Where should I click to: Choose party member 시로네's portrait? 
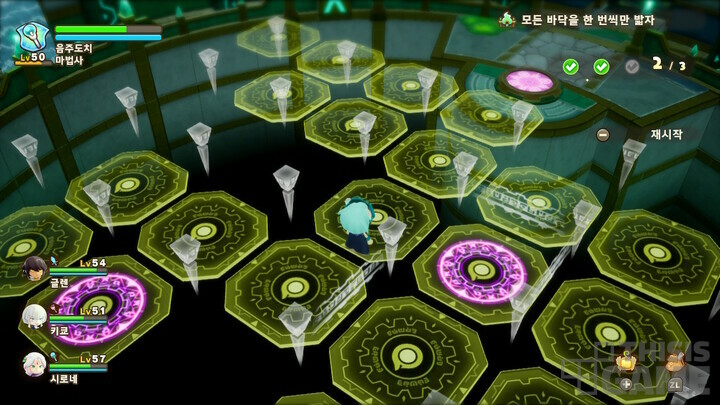click(x=35, y=364)
